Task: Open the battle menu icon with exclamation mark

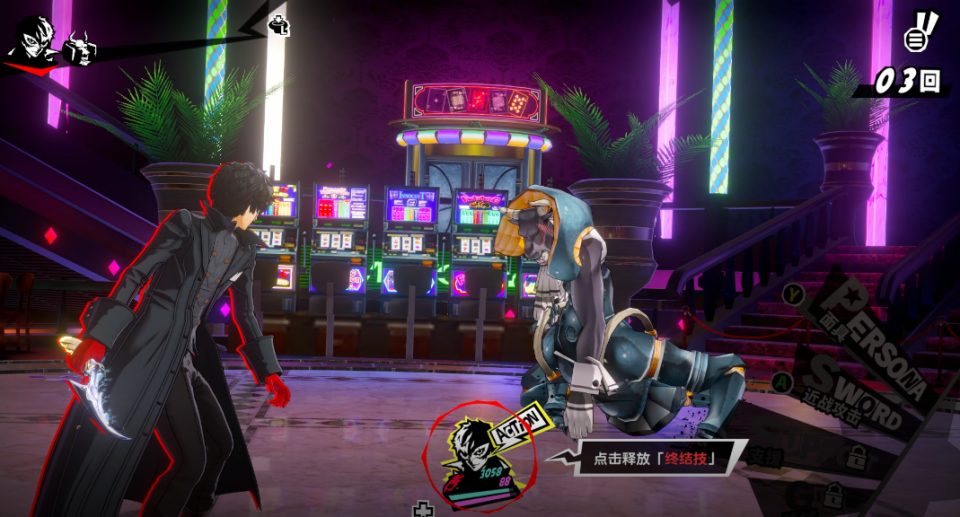Action: click(919, 32)
